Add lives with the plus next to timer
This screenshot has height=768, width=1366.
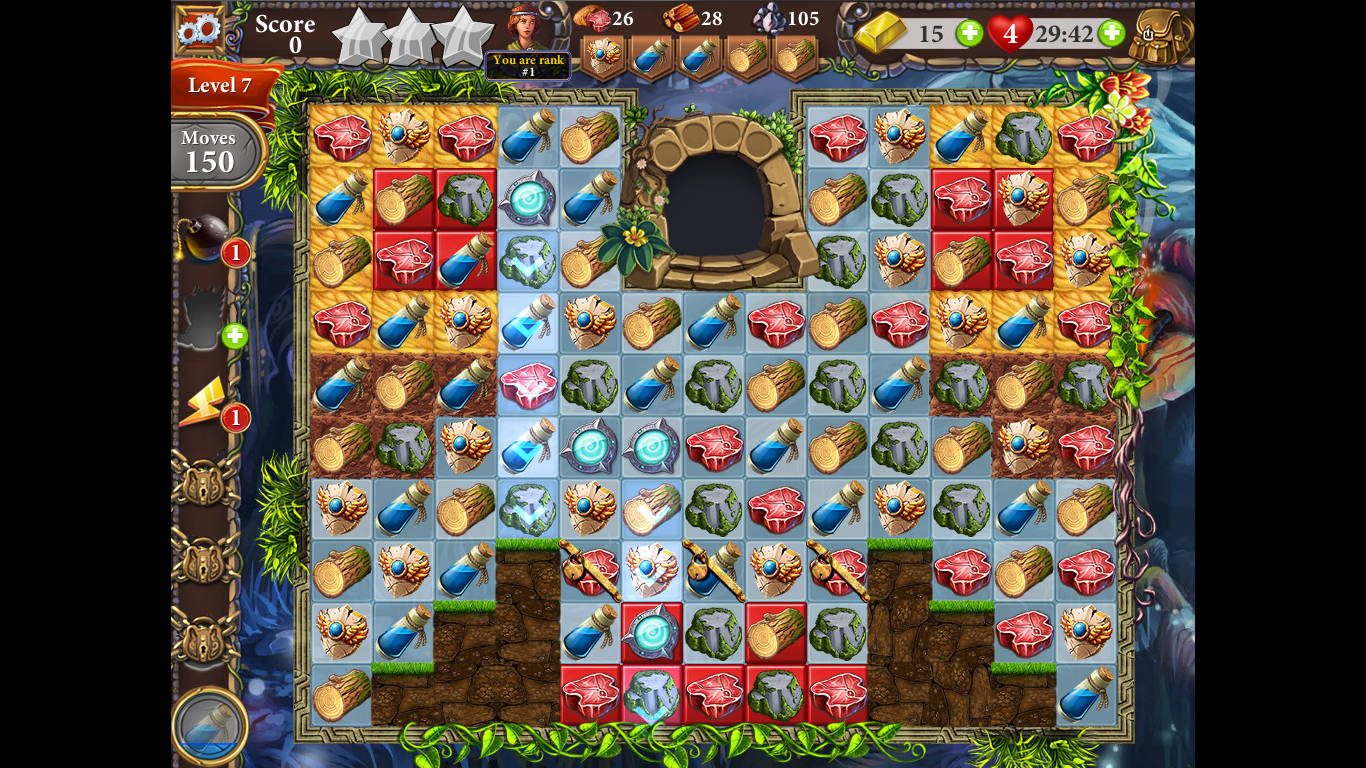click(x=1110, y=34)
